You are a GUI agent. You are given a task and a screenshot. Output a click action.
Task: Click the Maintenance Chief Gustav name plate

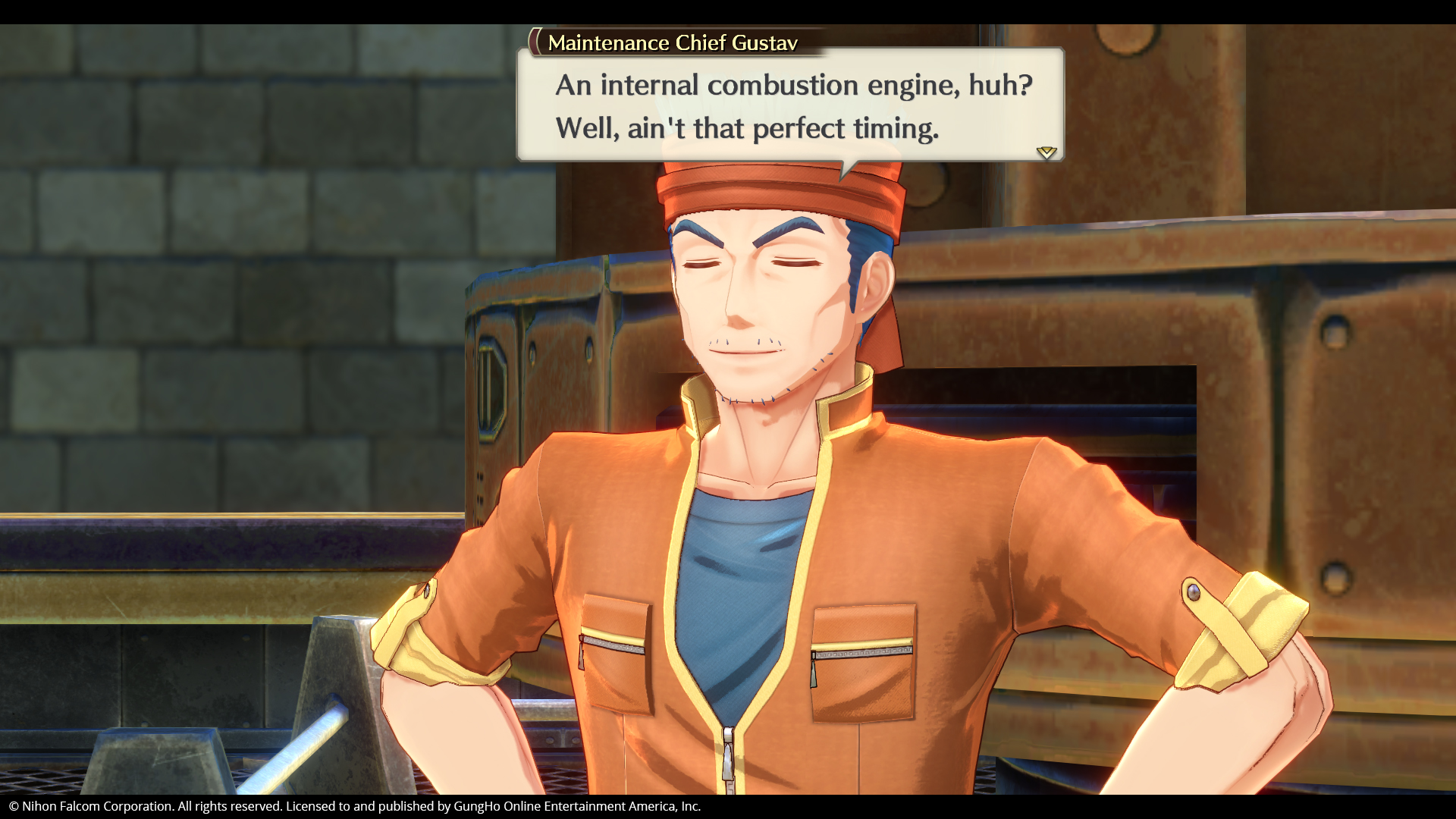click(x=671, y=43)
